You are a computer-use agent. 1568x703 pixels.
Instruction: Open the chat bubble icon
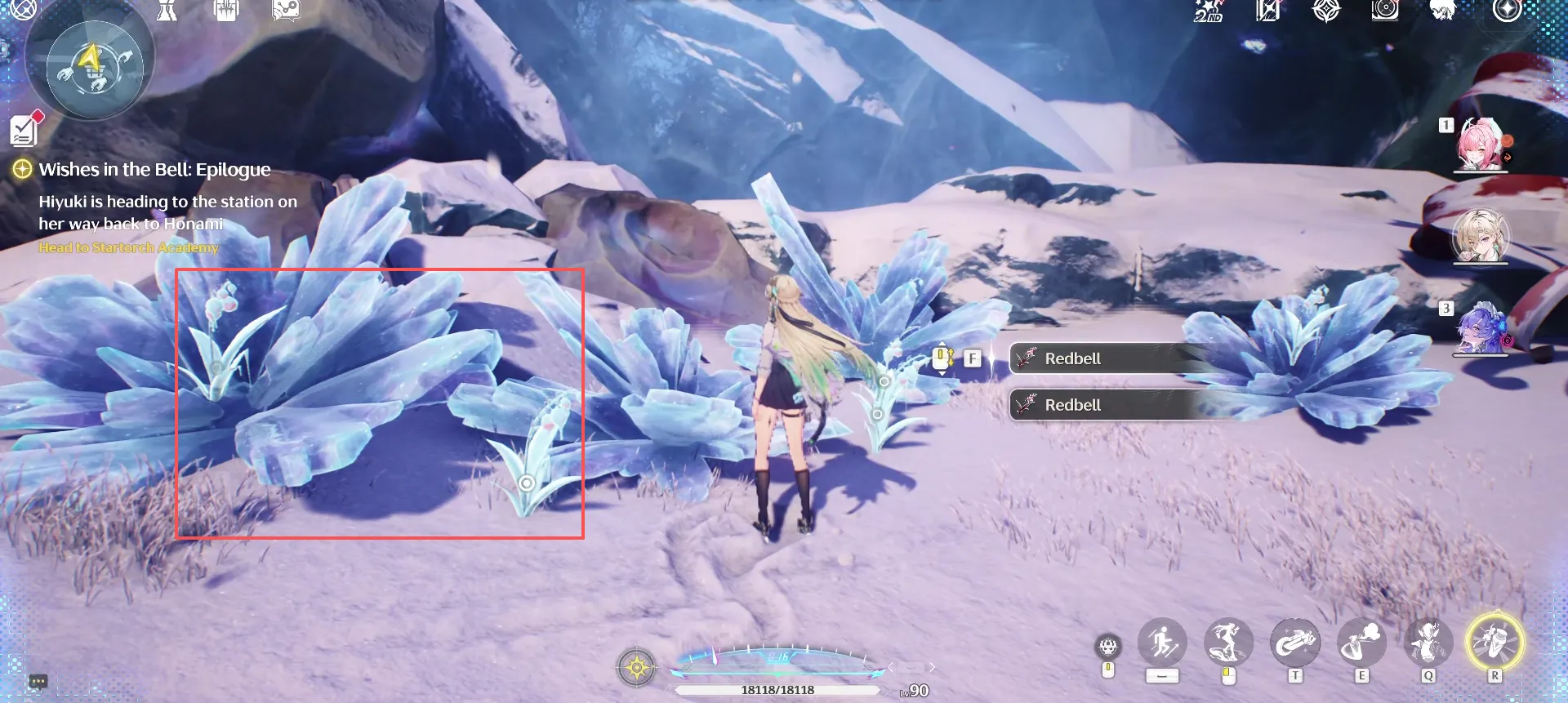click(x=38, y=681)
